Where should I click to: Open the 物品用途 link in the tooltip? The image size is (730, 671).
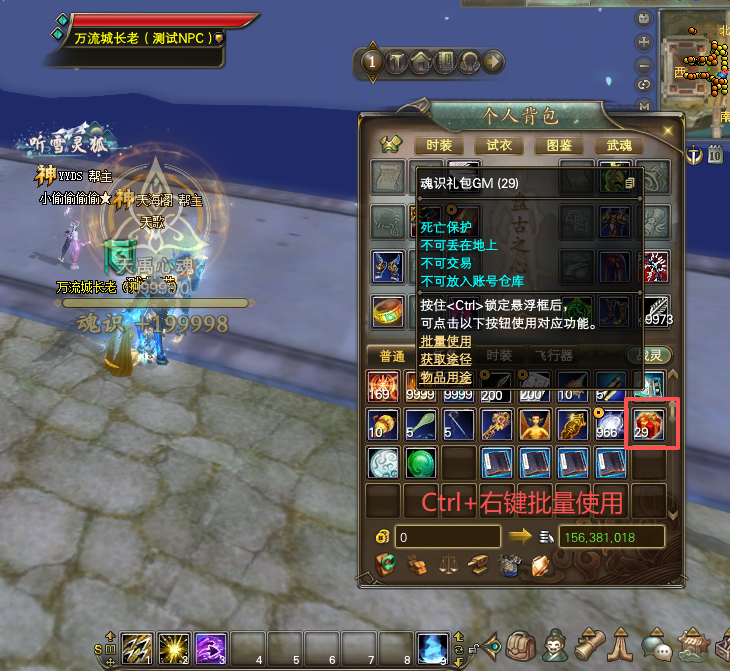click(x=445, y=376)
